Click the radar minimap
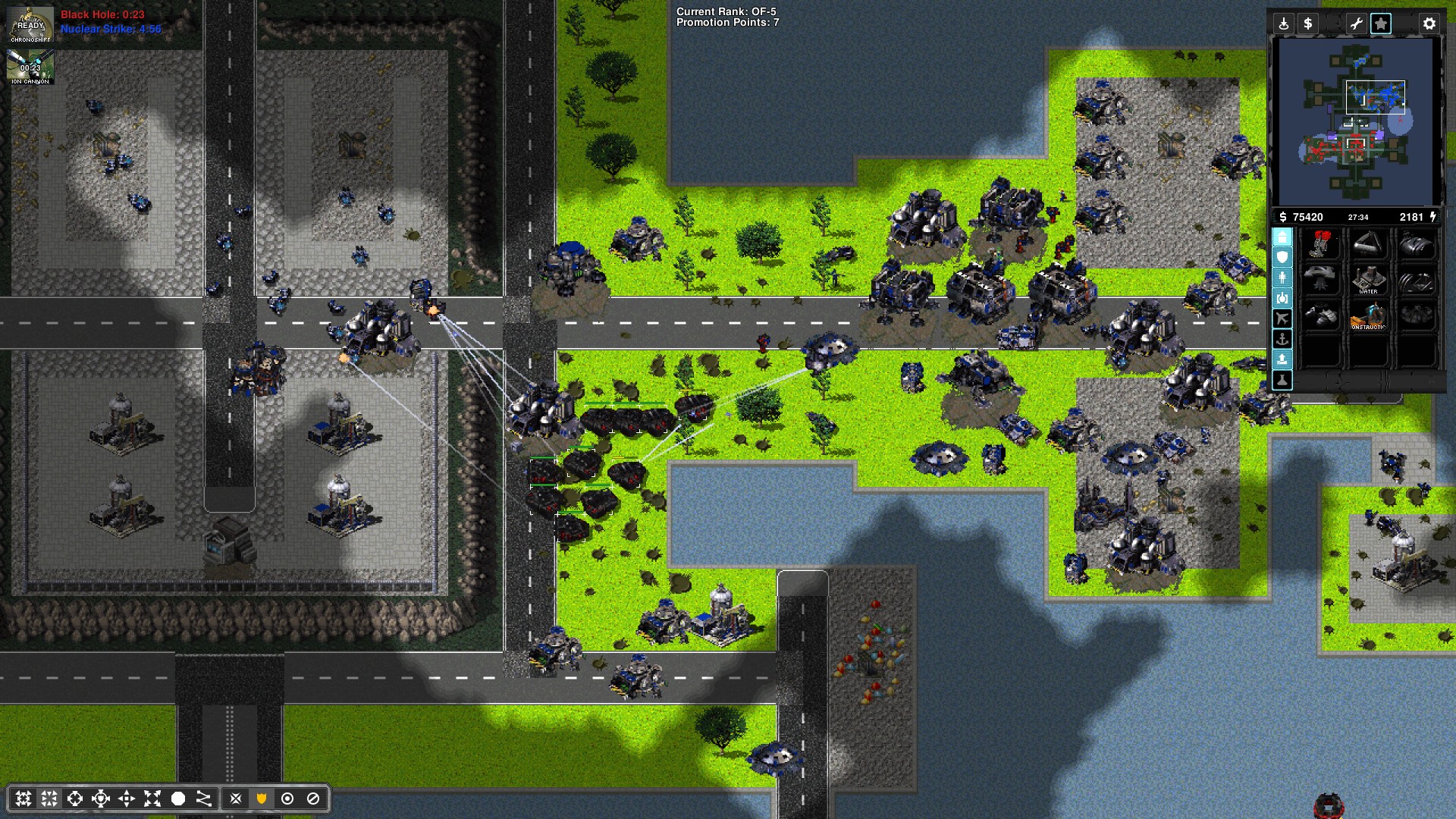This screenshot has height=819, width=1456. 1356,121
